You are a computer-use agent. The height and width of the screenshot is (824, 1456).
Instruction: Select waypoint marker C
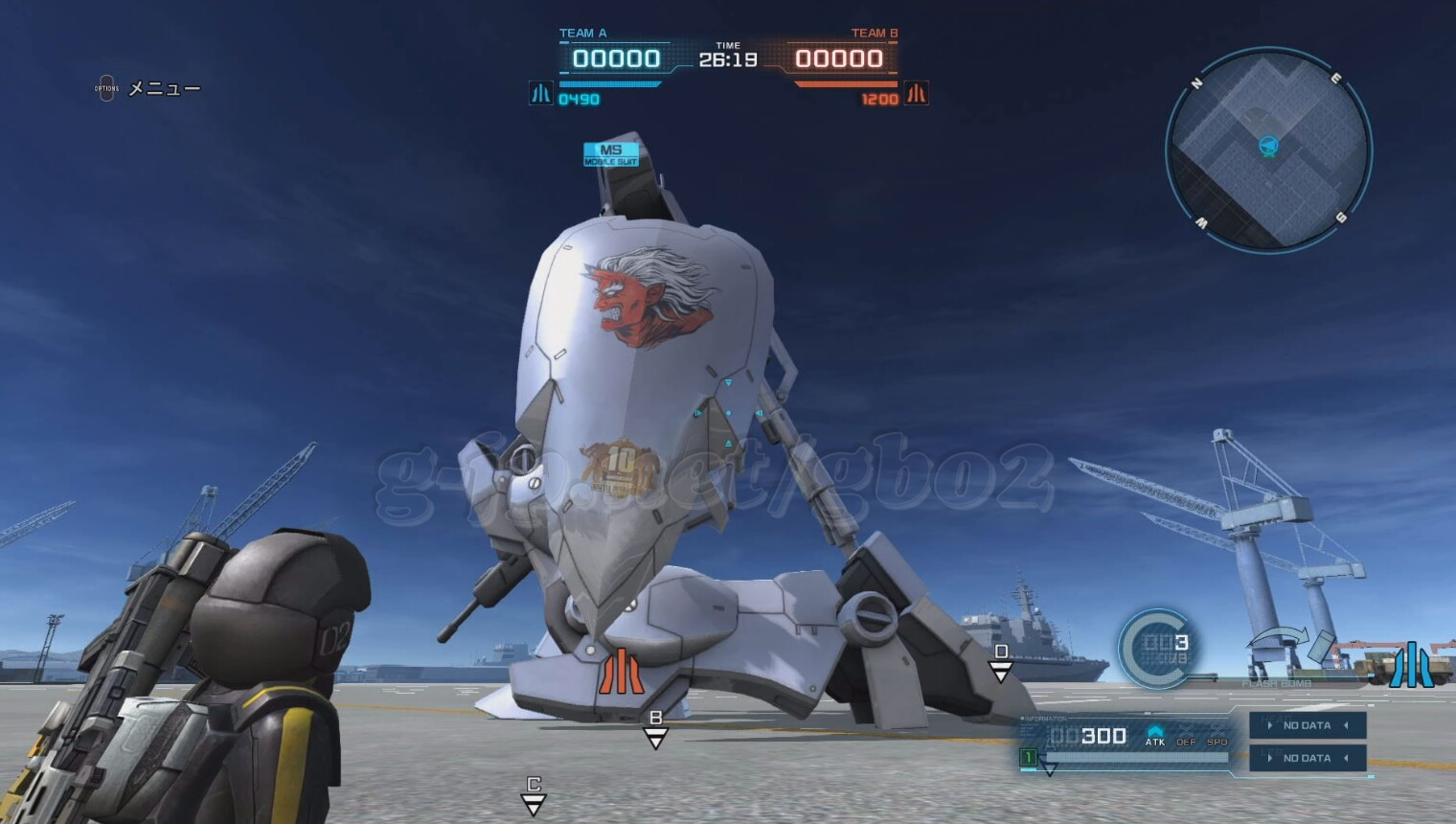(534, 796)
